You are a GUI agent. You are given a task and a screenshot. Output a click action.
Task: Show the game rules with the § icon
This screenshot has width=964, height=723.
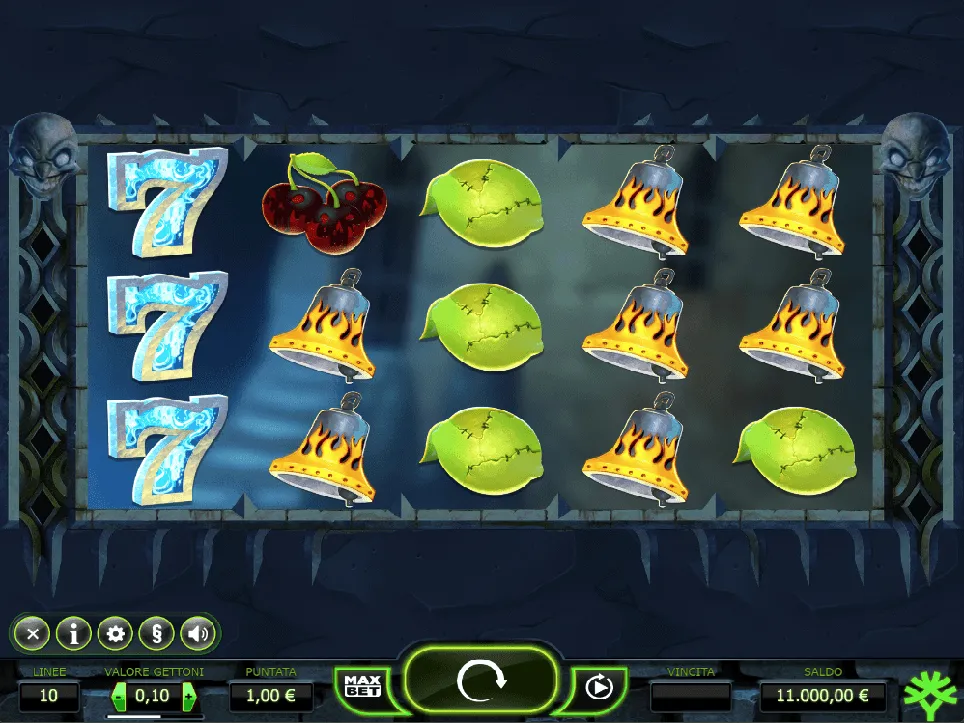click(x=156, y=633)
